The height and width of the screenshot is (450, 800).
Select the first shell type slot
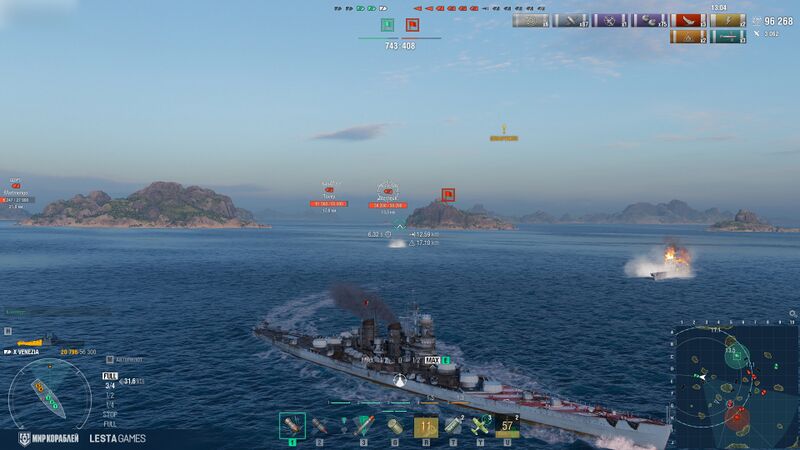click(x=292, y=426)
